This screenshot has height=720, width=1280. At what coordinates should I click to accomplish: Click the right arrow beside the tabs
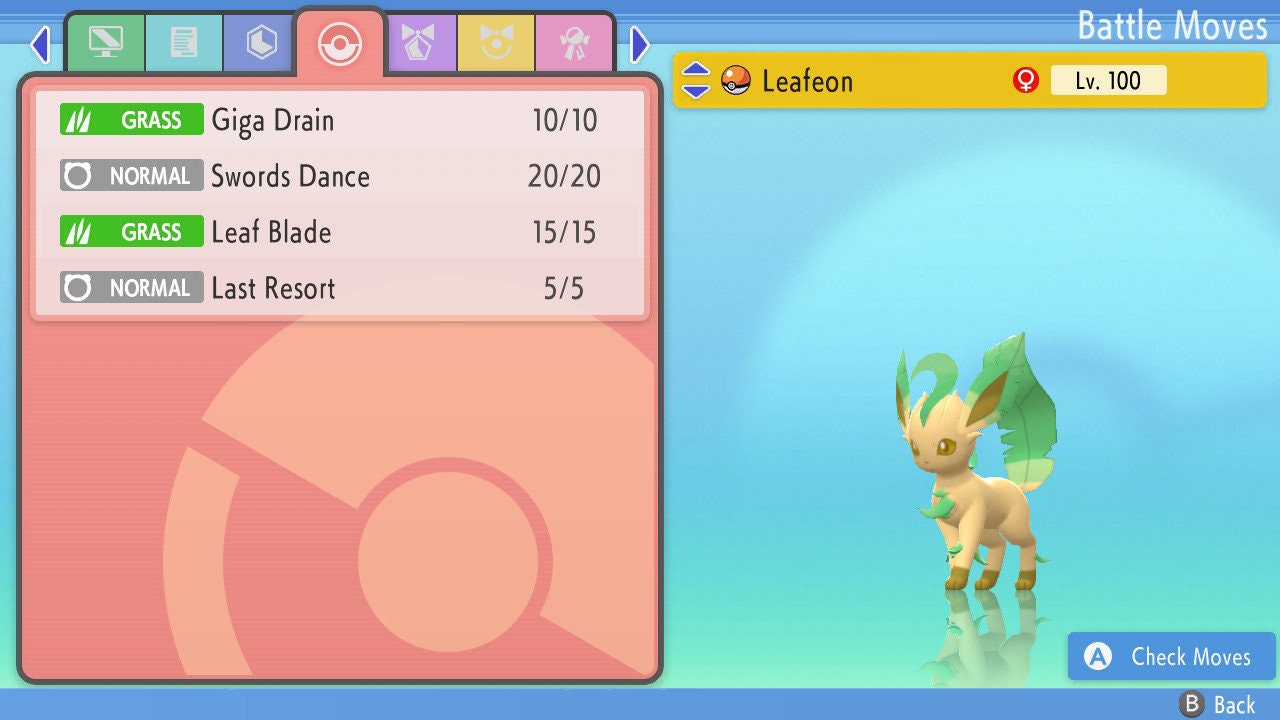coord(640,44)
